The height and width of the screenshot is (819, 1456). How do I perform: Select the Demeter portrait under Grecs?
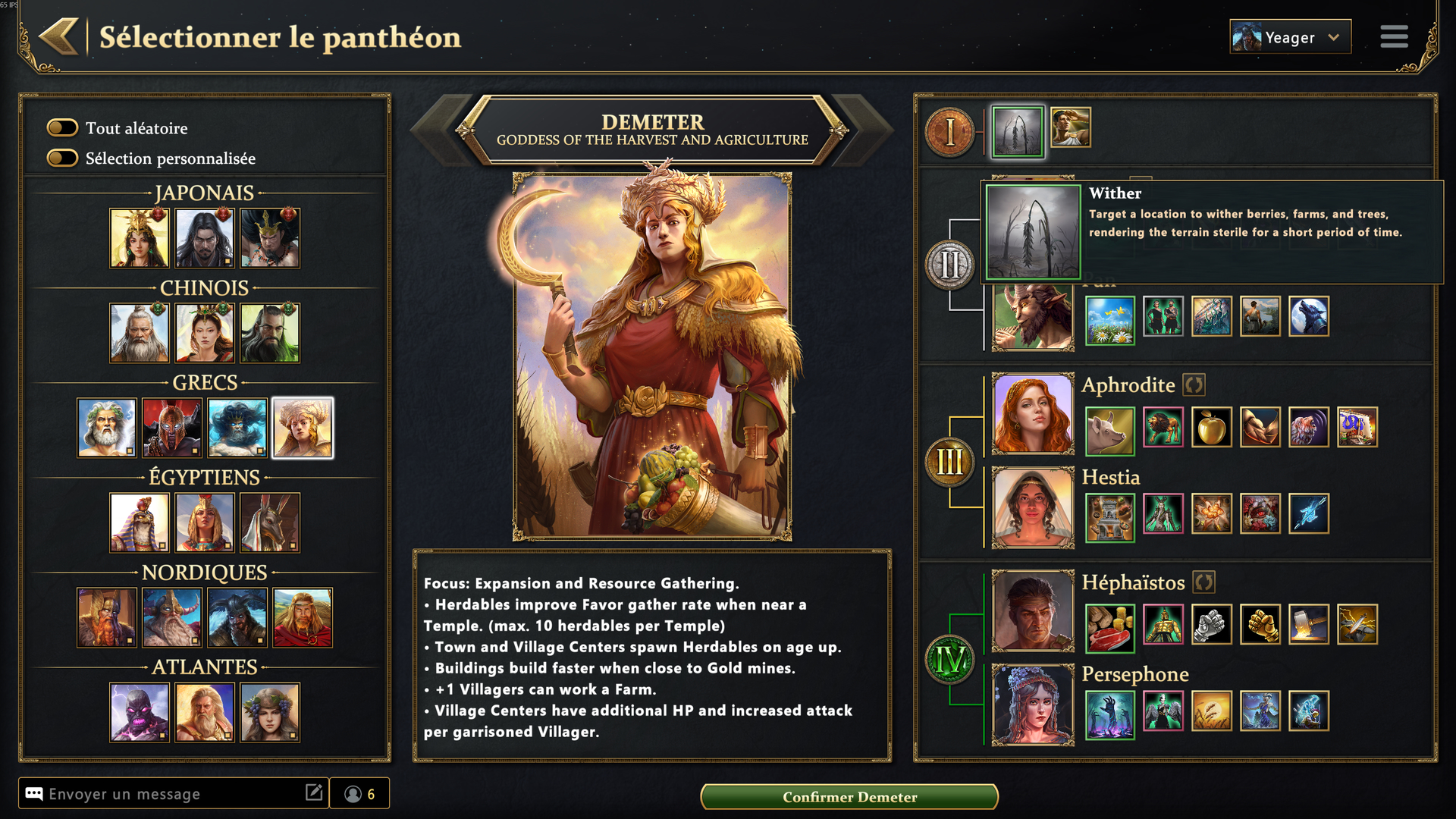[303, 428]
